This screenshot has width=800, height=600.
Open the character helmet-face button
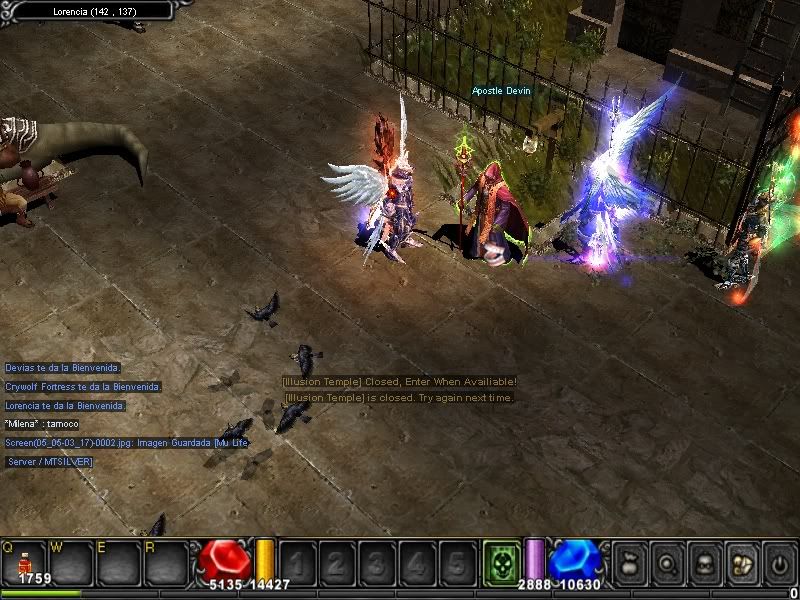coord(704,563)
